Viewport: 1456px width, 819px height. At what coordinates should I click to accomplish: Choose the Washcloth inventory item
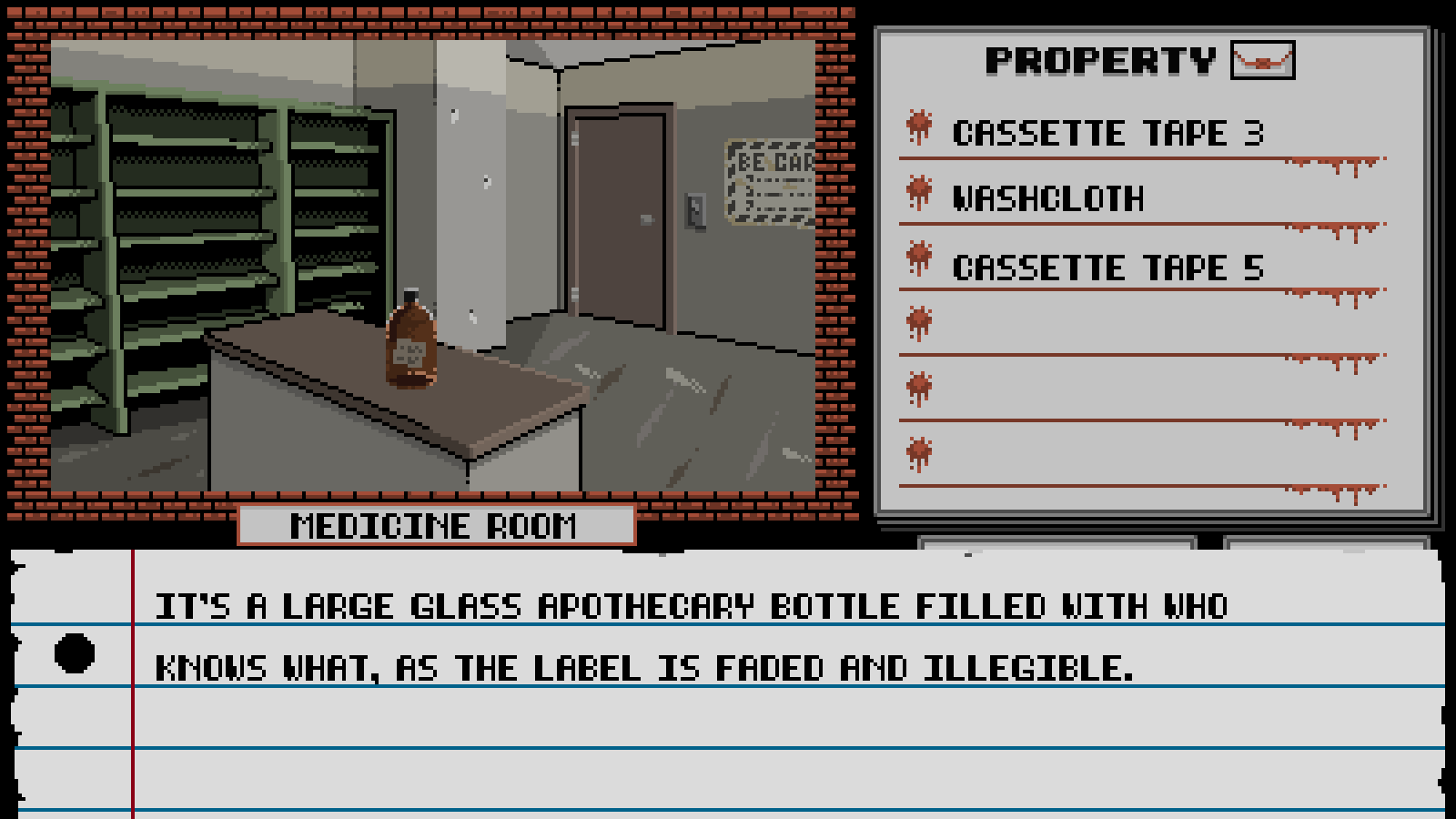coord(1047,199)
